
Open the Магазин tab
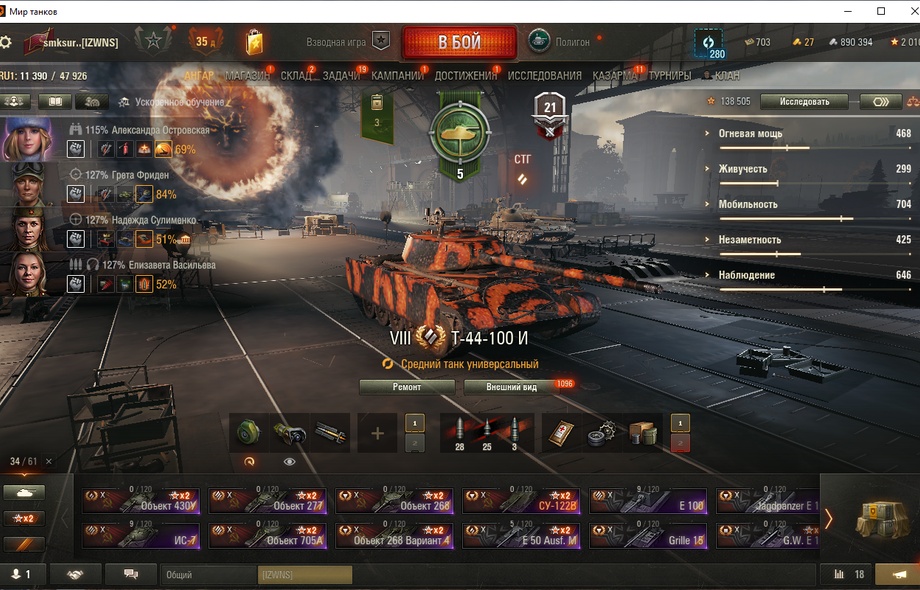pyautogui.click(x=247, y=76)
